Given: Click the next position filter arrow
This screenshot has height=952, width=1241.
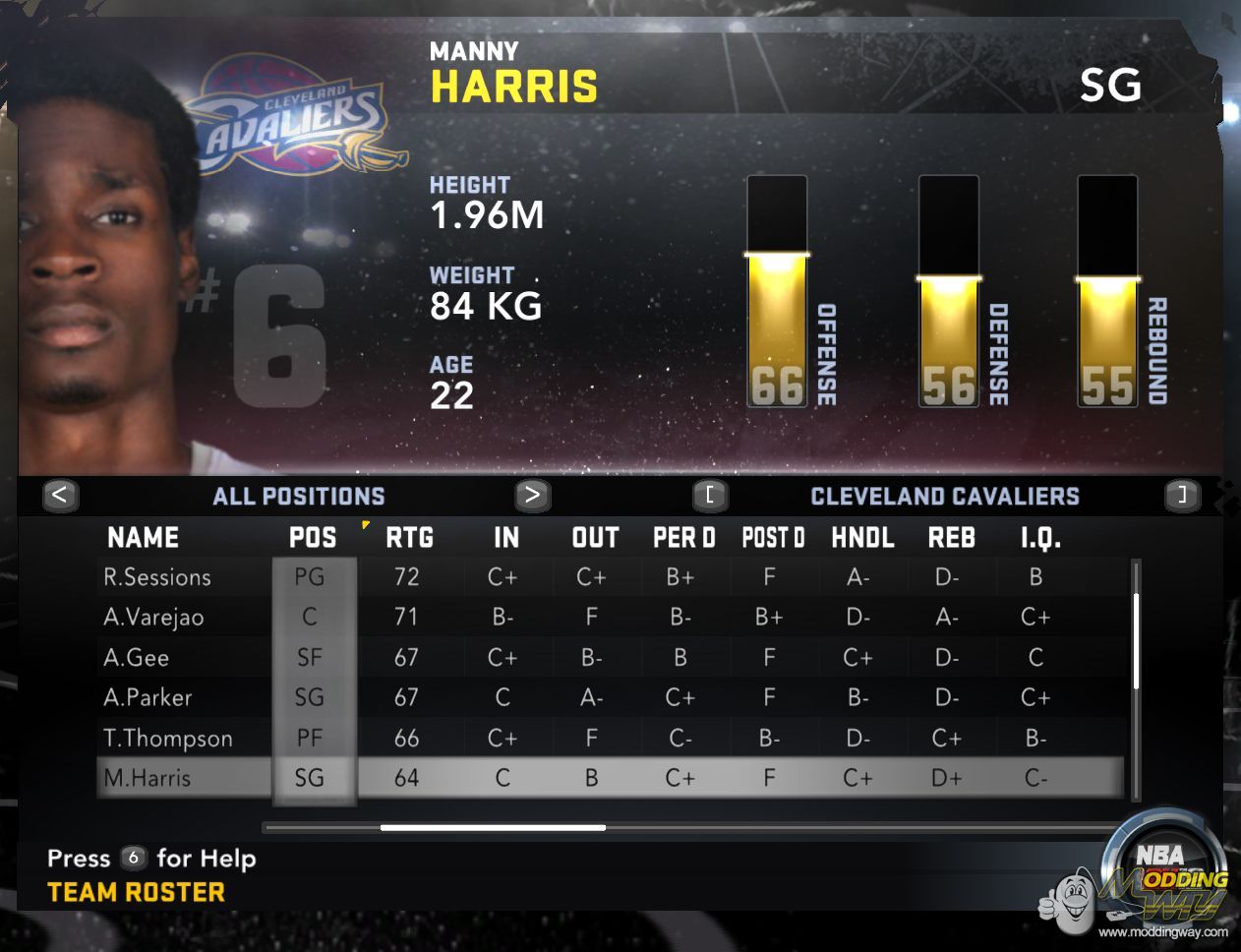Looking at the screenshot, I should tap(532, 495).
